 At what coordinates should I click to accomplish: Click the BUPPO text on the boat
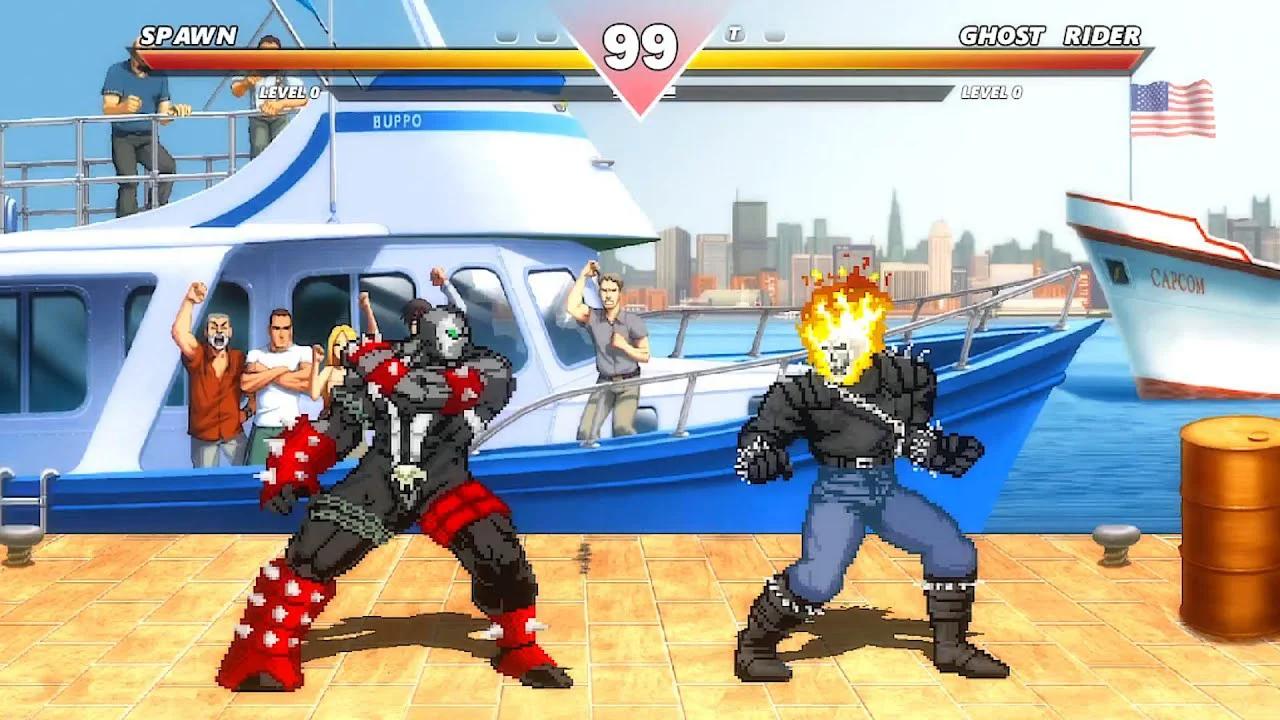coord(397,118)
